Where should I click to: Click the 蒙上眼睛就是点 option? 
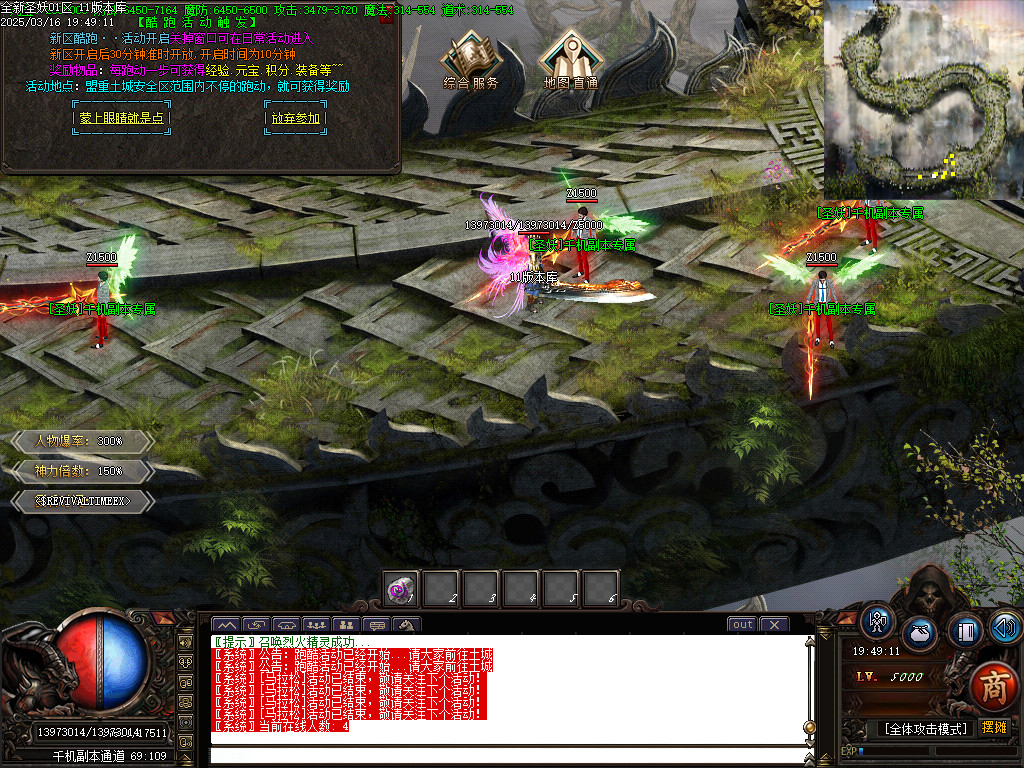coord(121,118)
